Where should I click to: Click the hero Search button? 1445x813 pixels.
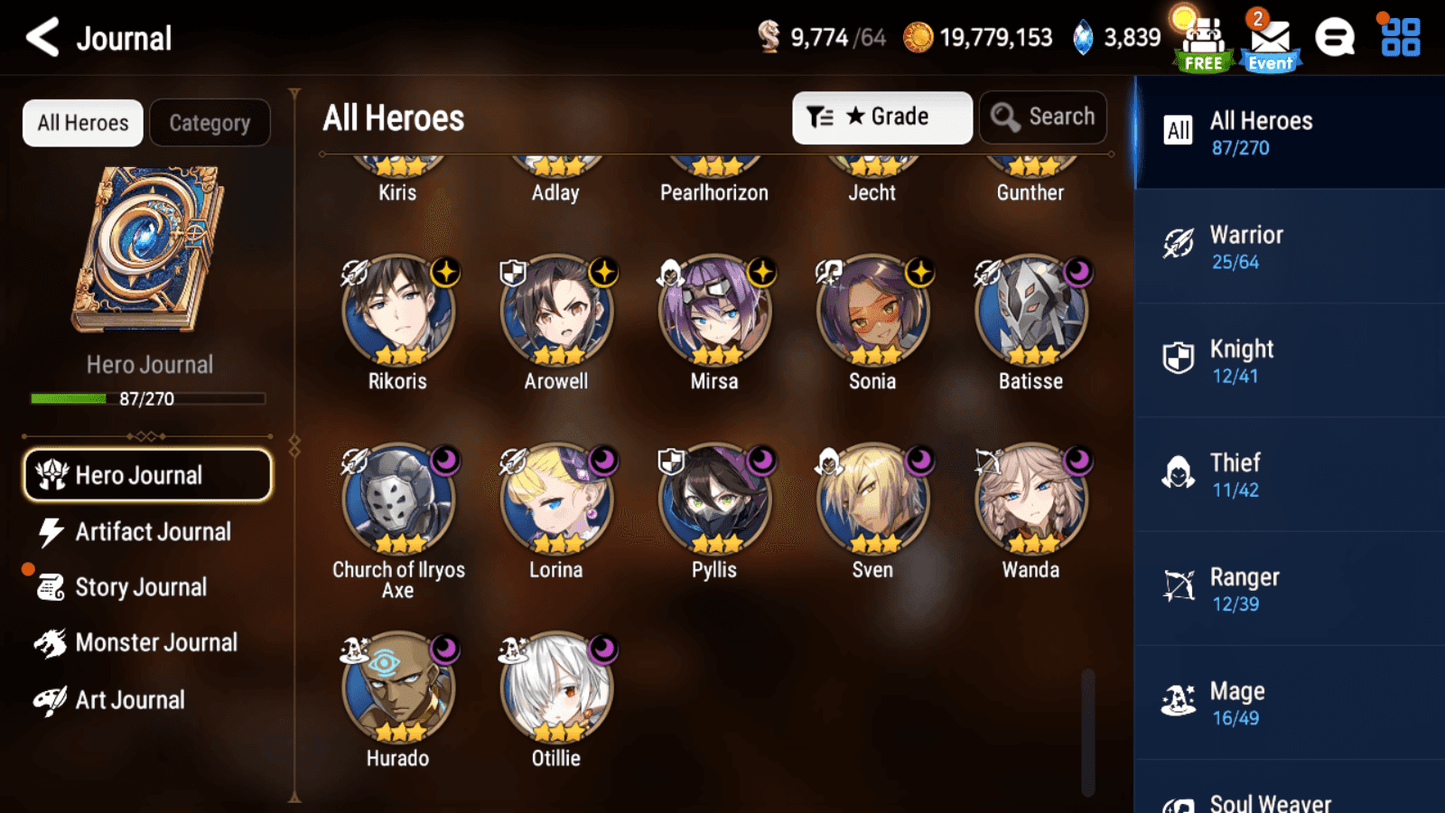pos(1043,117)
